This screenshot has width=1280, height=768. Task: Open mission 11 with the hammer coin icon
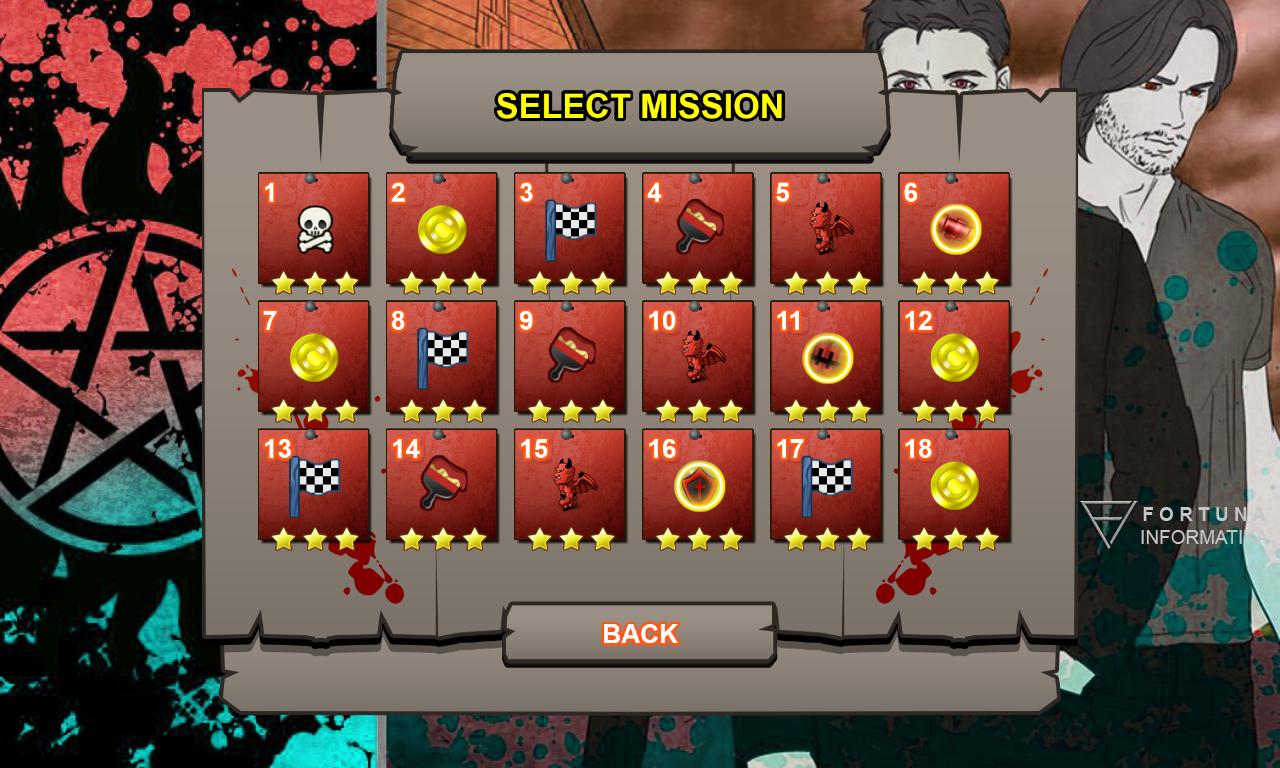pyautogui.click(x=824, y=356)
